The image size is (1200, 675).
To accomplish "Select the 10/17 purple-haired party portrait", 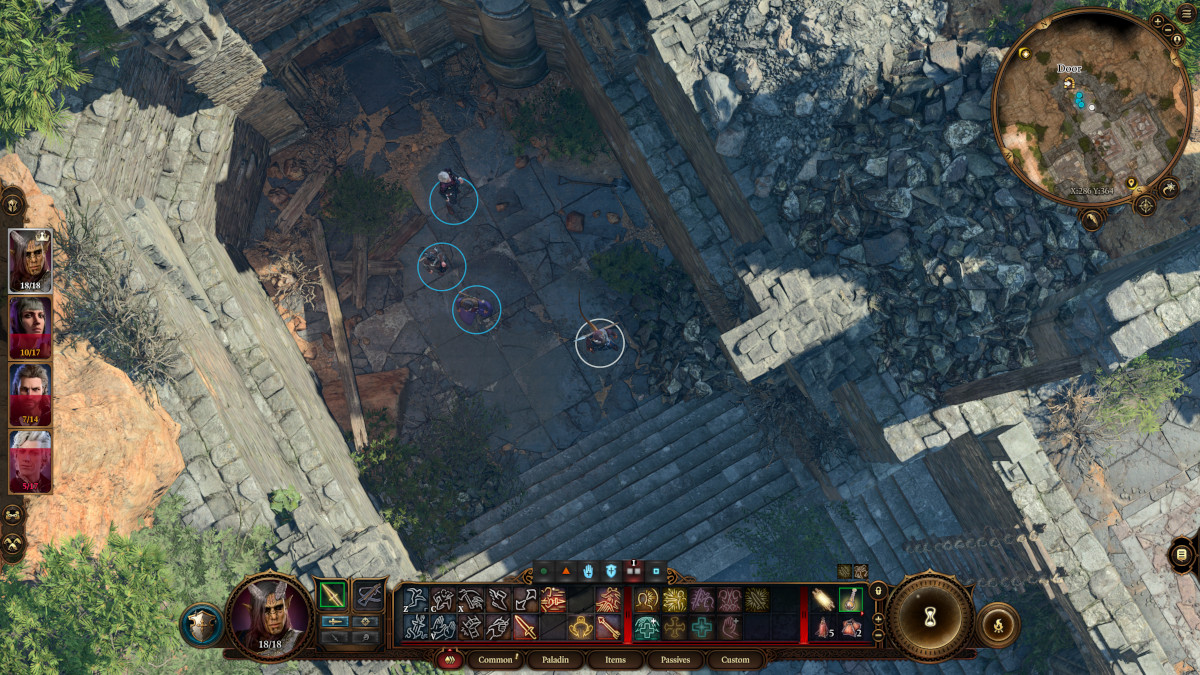I will (x=30, y=326).
